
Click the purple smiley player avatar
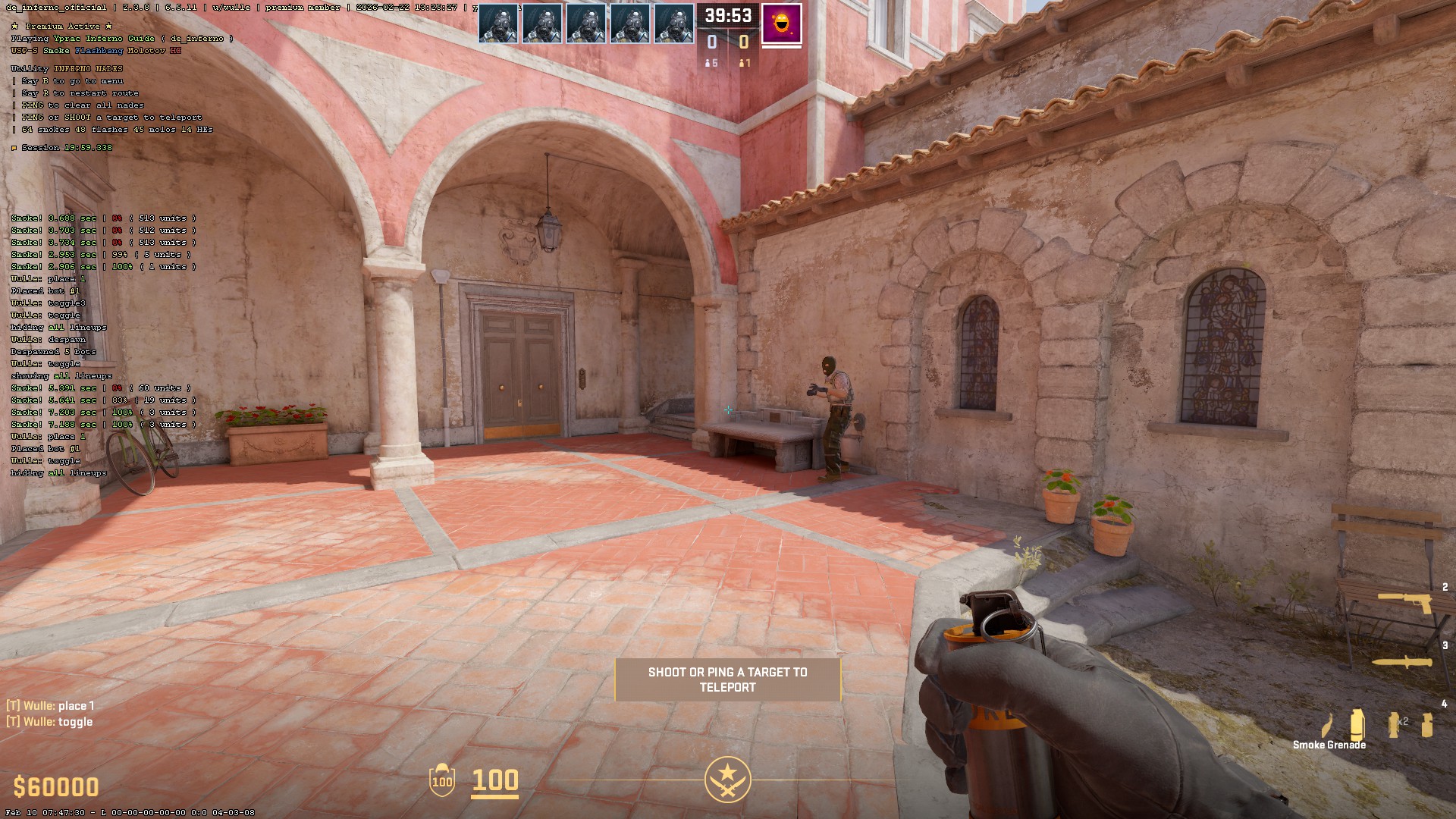(x=782, y=24)
